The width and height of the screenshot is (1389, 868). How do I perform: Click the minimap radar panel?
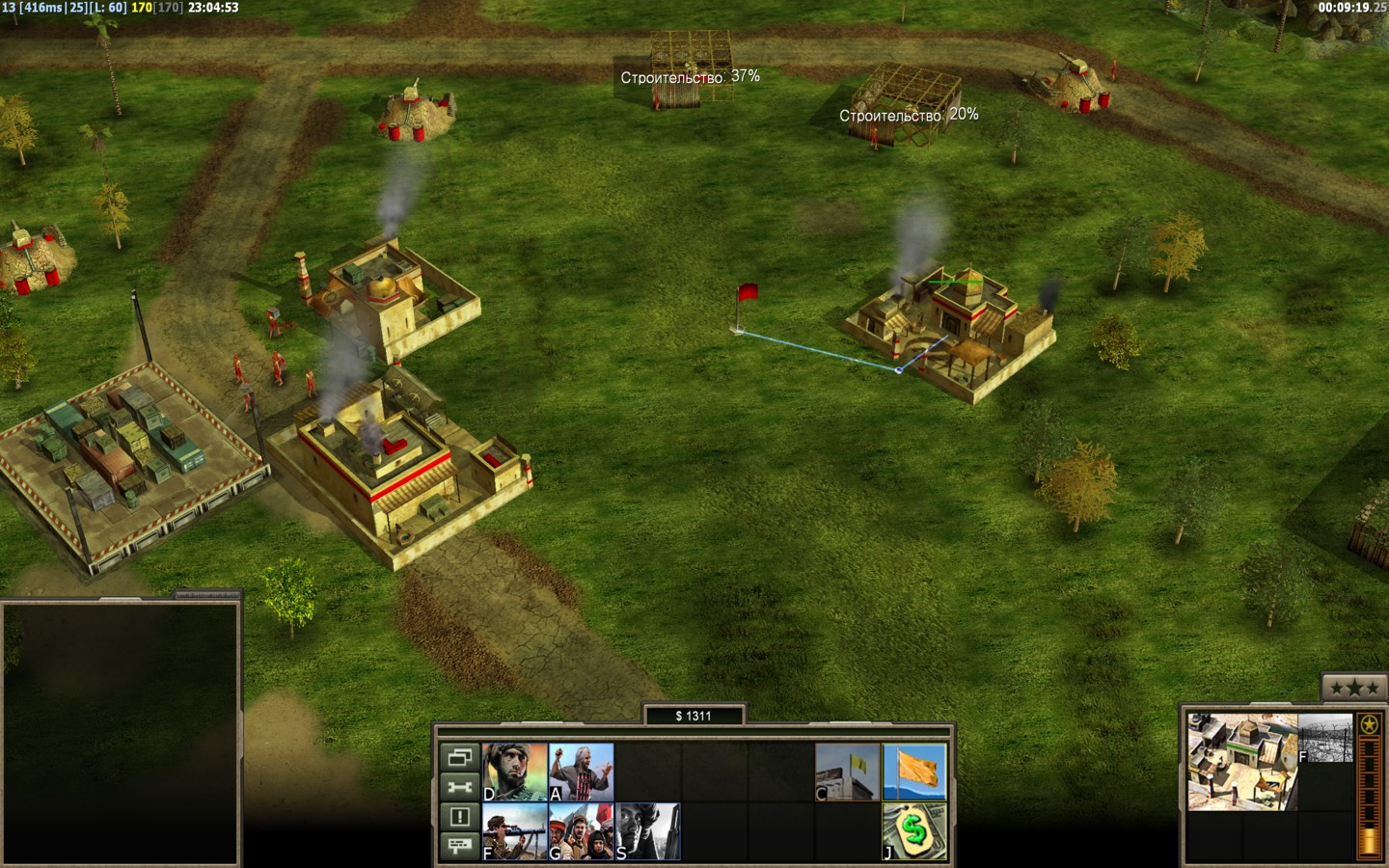tap(120, 733)
